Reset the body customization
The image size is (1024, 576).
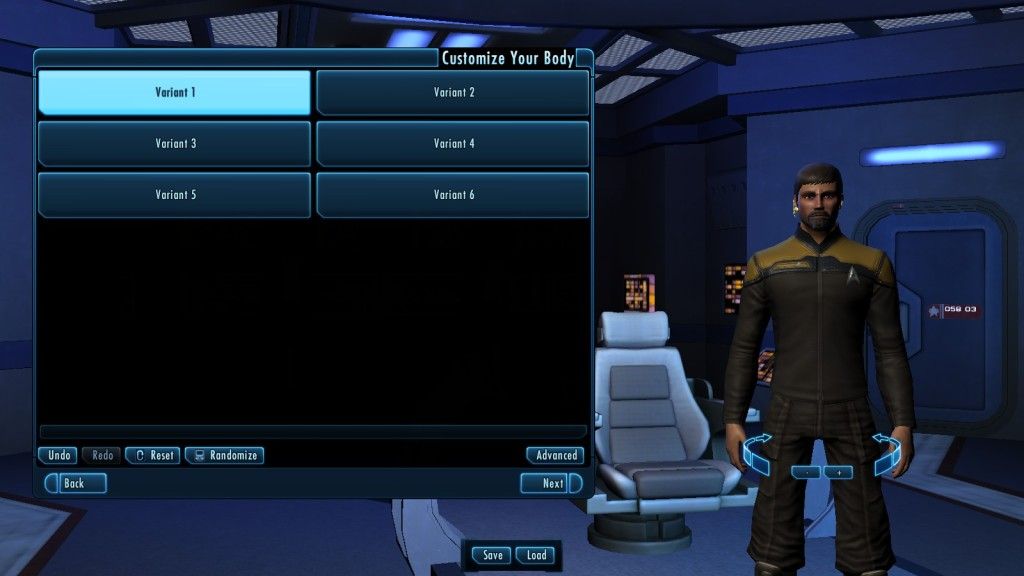click(x=152, y=455)
